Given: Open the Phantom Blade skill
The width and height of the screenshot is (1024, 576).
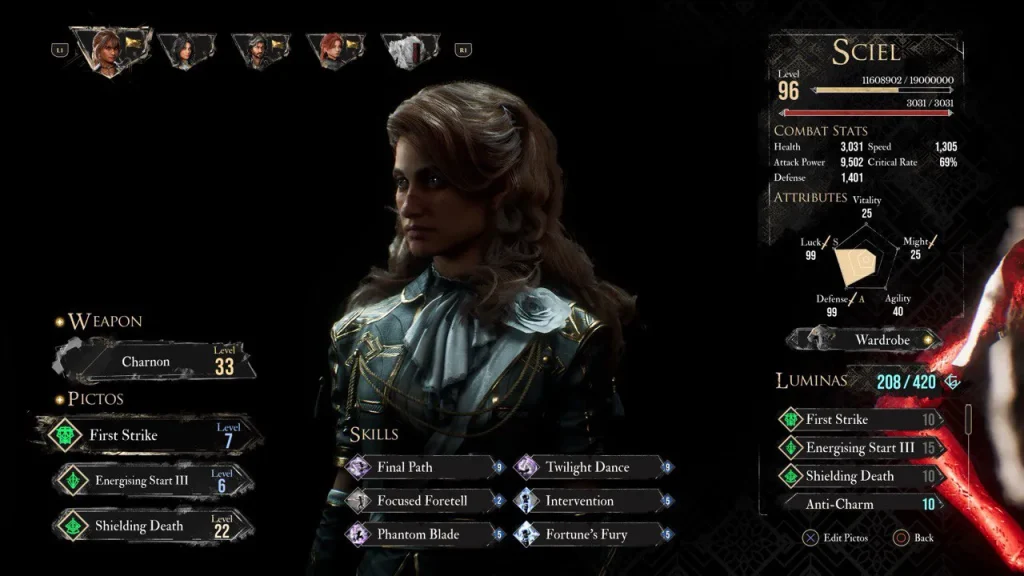Looking at the screenshot, I should 420,534.
